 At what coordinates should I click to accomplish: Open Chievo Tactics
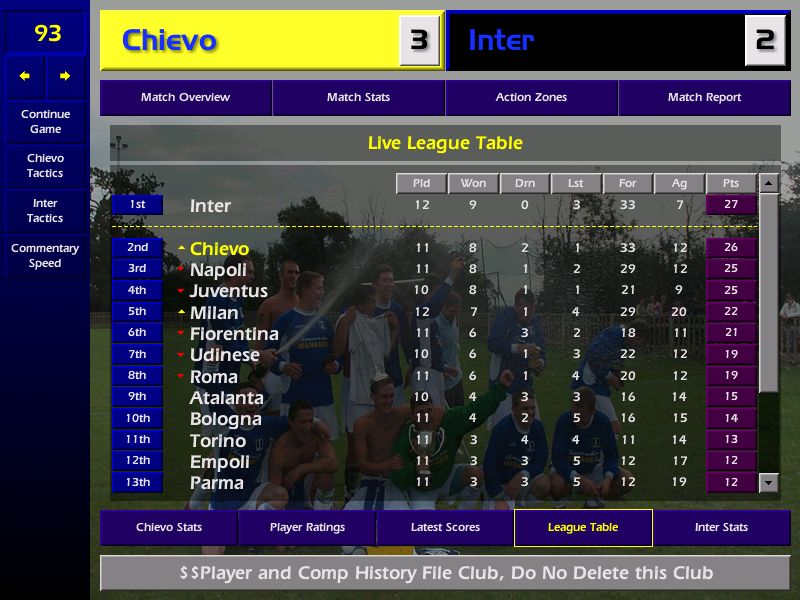(45, 166)
